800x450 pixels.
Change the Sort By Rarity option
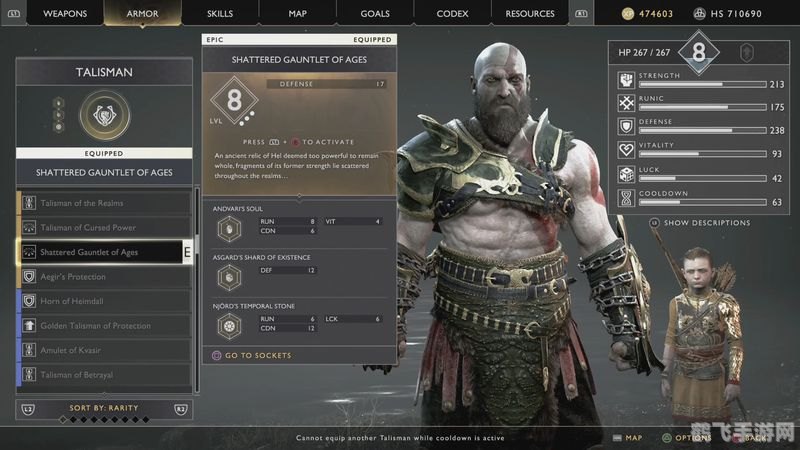click(x=104, y=408)
